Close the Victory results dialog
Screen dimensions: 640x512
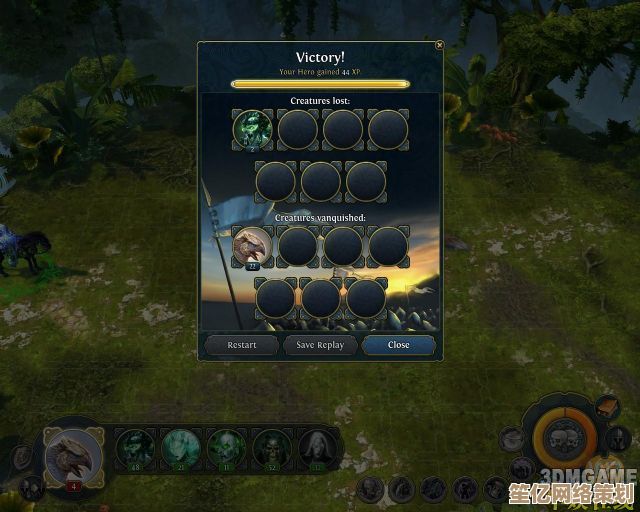click(398, 345)
